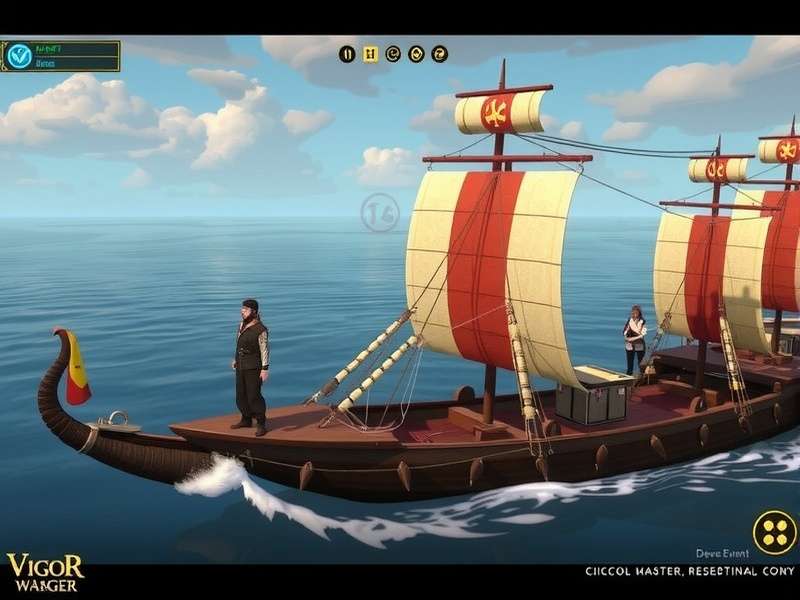Viewport: 800px width, 600px height.
Task: Click the pause icon in the top bar
Action: click(348, 54)
